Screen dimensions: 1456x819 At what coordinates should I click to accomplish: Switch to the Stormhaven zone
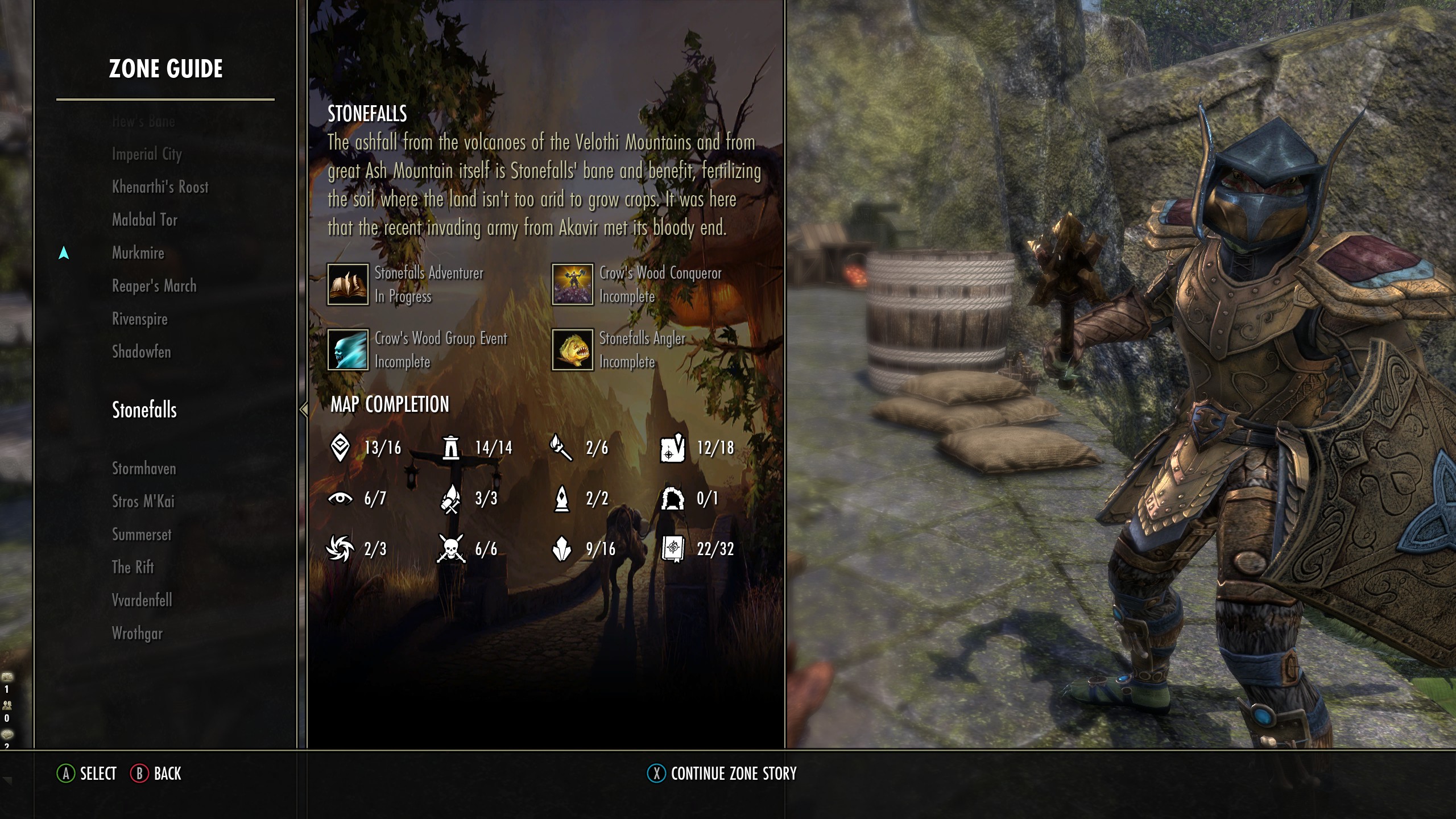(x=144, y=469)
